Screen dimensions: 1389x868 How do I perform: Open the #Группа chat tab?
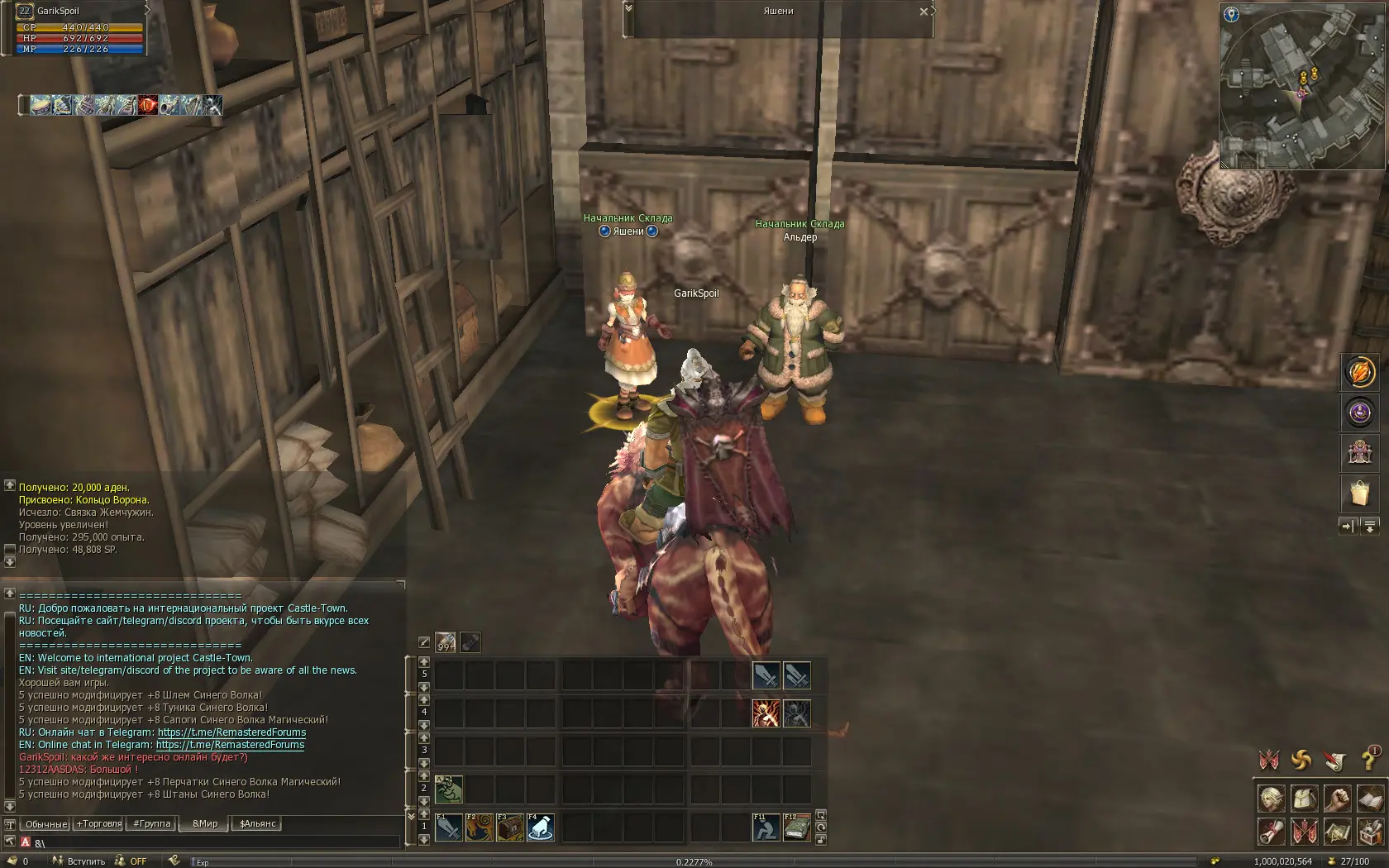[152, 823]
